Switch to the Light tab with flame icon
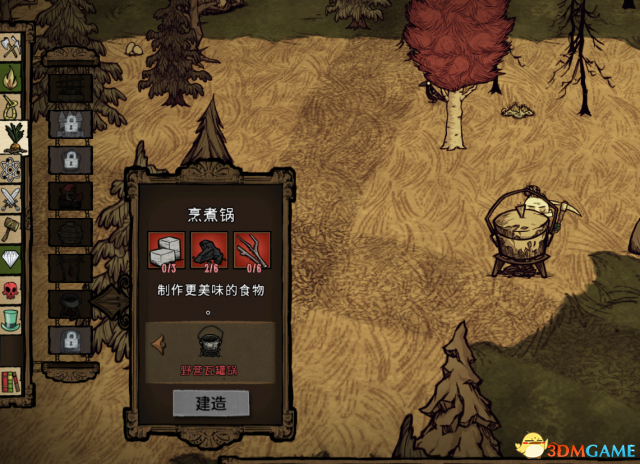This screenshot has height=464, width=640. (x=12, y=76)
